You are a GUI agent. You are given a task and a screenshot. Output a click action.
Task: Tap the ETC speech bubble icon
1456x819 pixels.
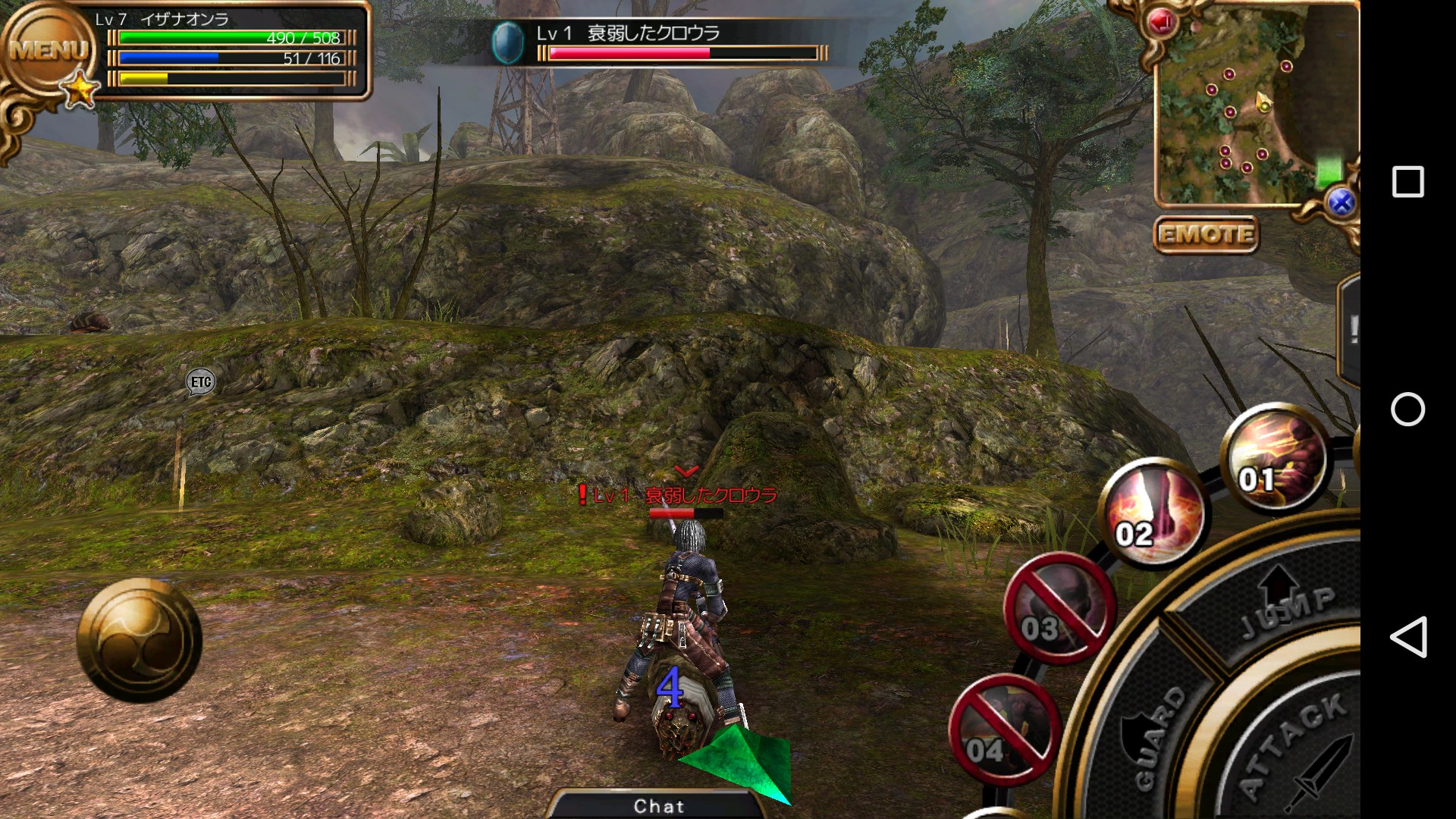coord(201,381)
